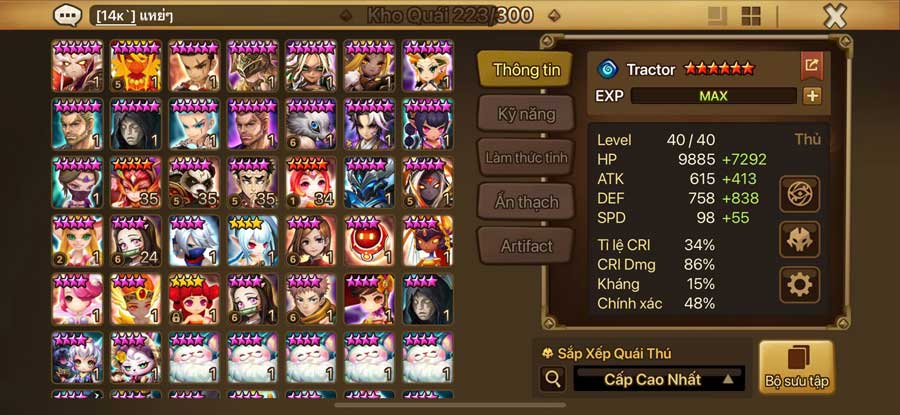Tap the plus button beside EXP bar

(x=812, y=96)
